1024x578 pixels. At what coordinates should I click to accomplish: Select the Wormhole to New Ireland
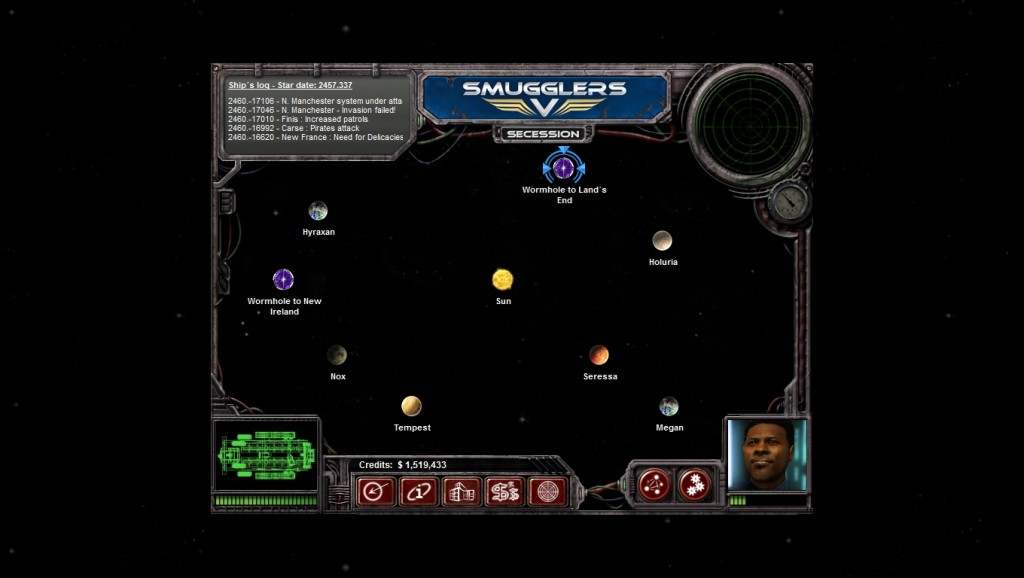(283, 280)
